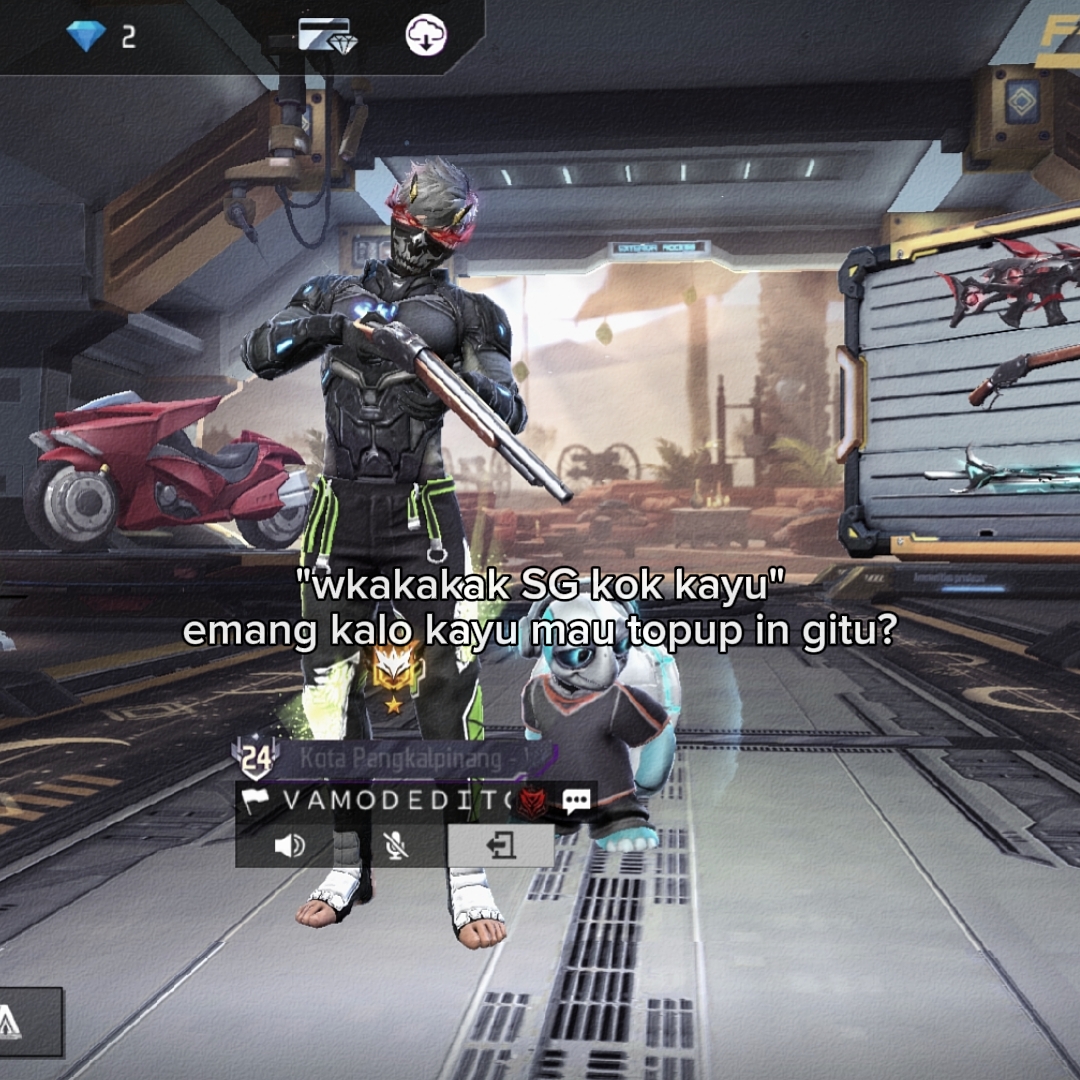Toggle the speaker sound button

pos(289,846)
